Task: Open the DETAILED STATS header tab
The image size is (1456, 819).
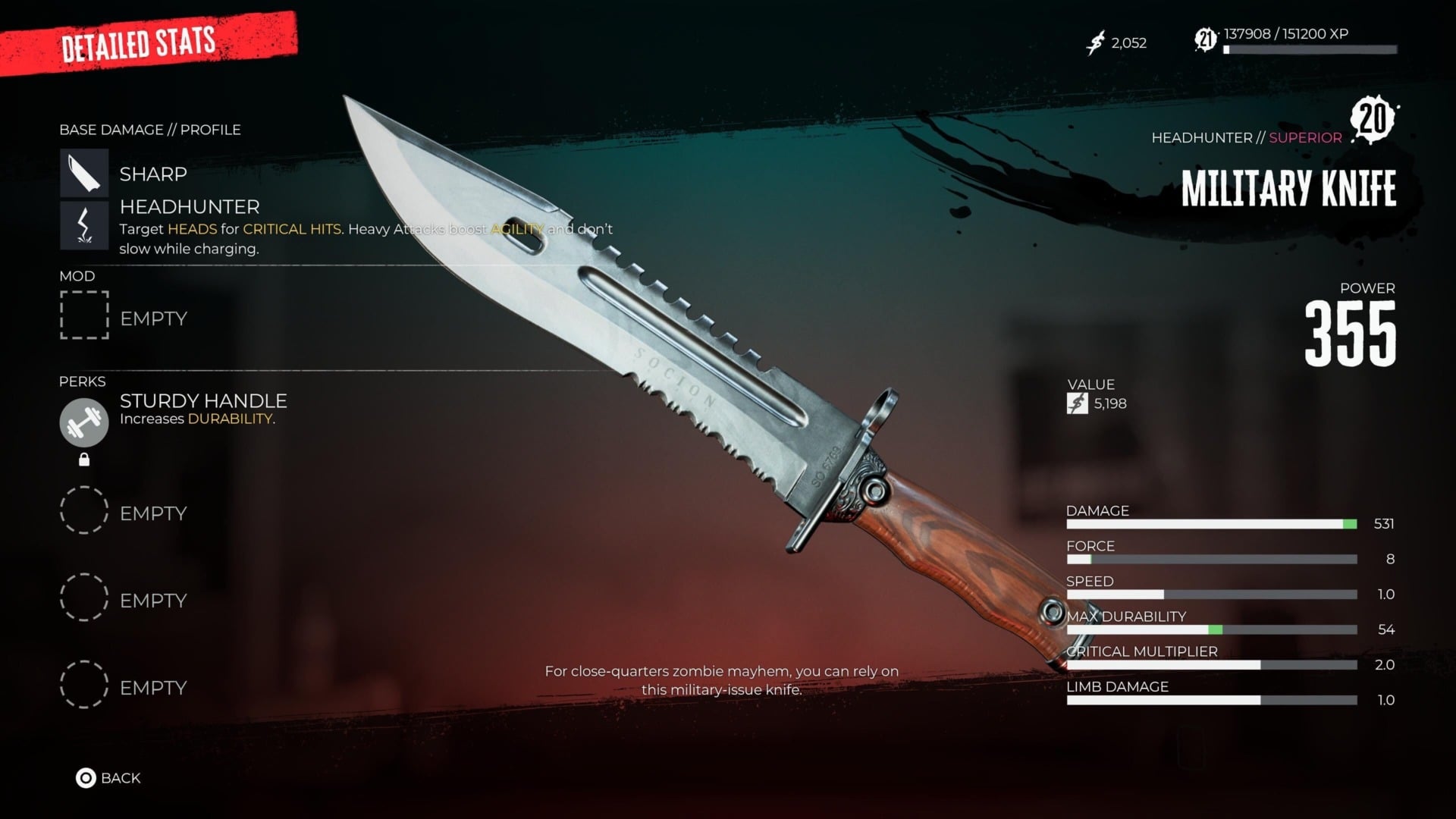Action: (x=139, y=43)
